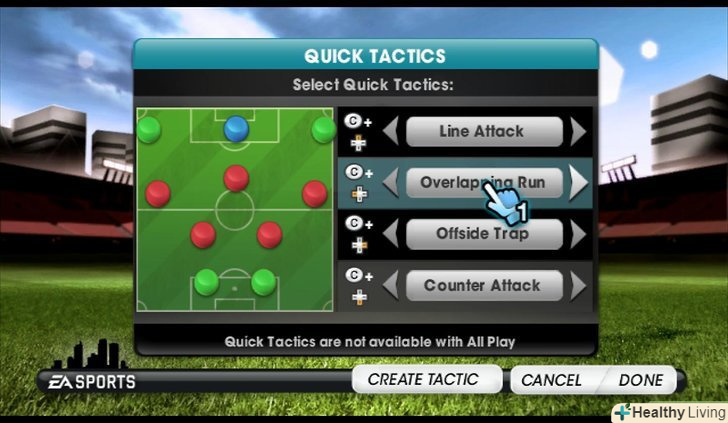Click right arrow beside Counter Attack
Screen dimensions: 728x423
click(x=577, y=285)
